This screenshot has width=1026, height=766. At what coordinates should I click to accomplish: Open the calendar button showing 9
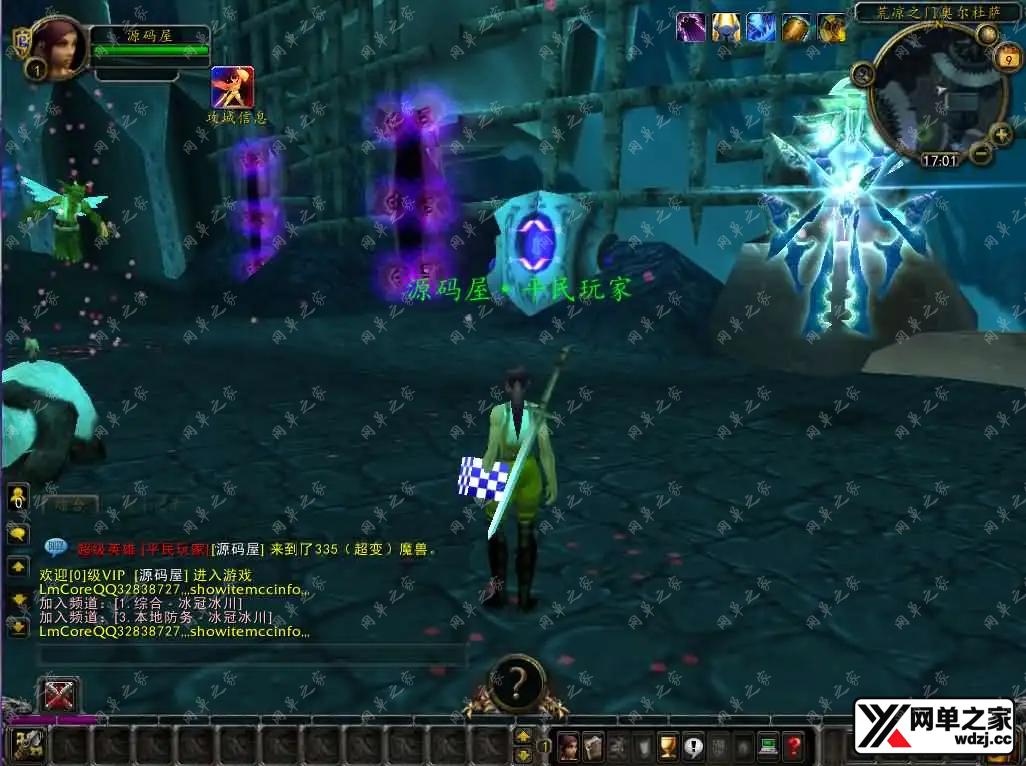click(1008, 60)
